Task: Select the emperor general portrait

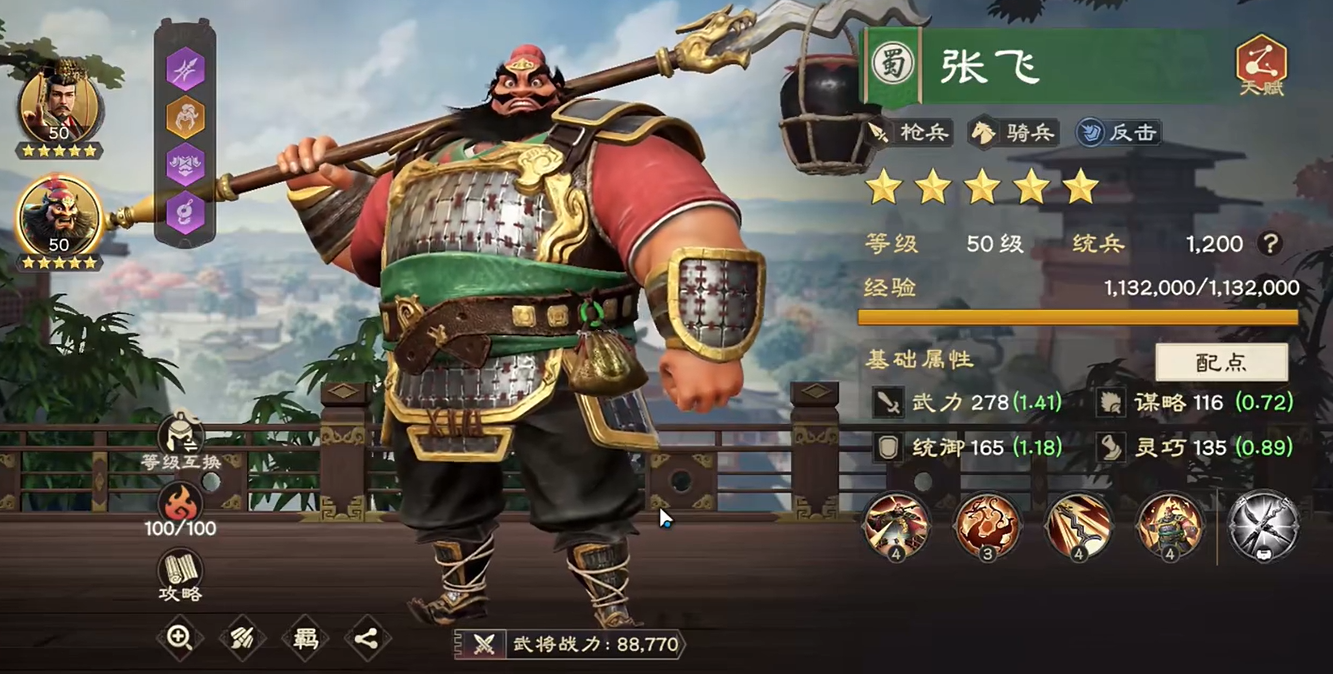Action: [x=59, y=107]
